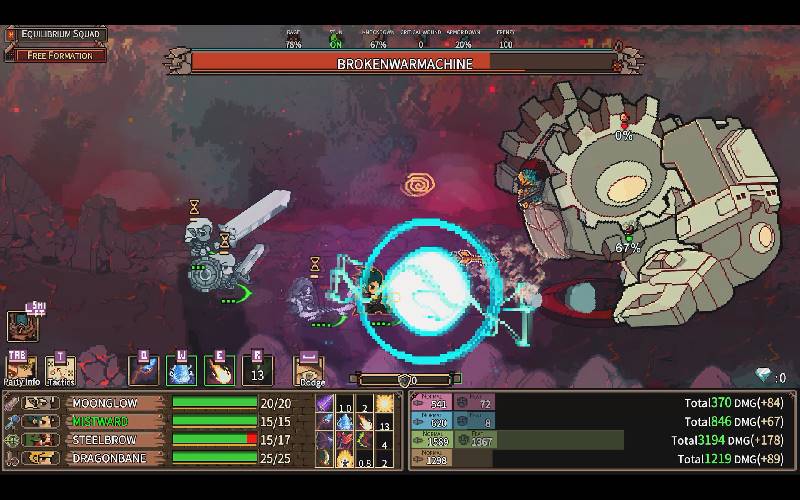Click the Equilibrium Squad label

[62, 36]
